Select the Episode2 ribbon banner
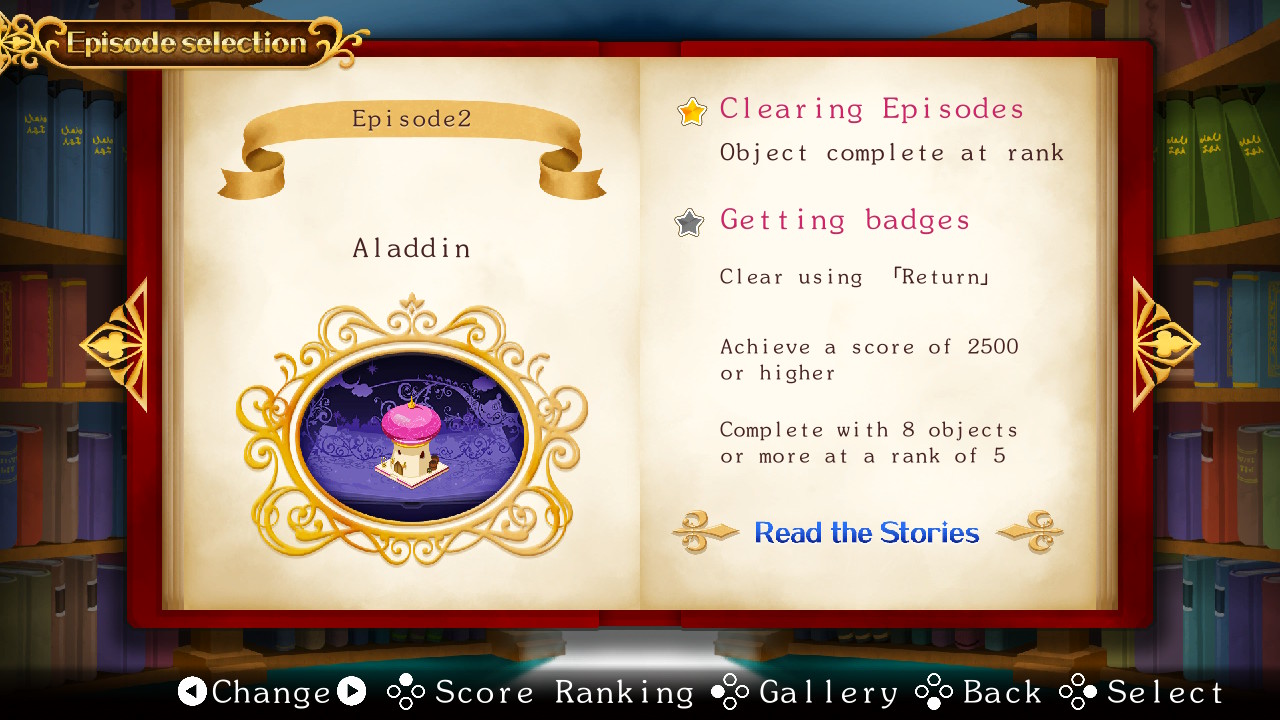This screenshot has height=720, width=1280. (x=412, y=118)
